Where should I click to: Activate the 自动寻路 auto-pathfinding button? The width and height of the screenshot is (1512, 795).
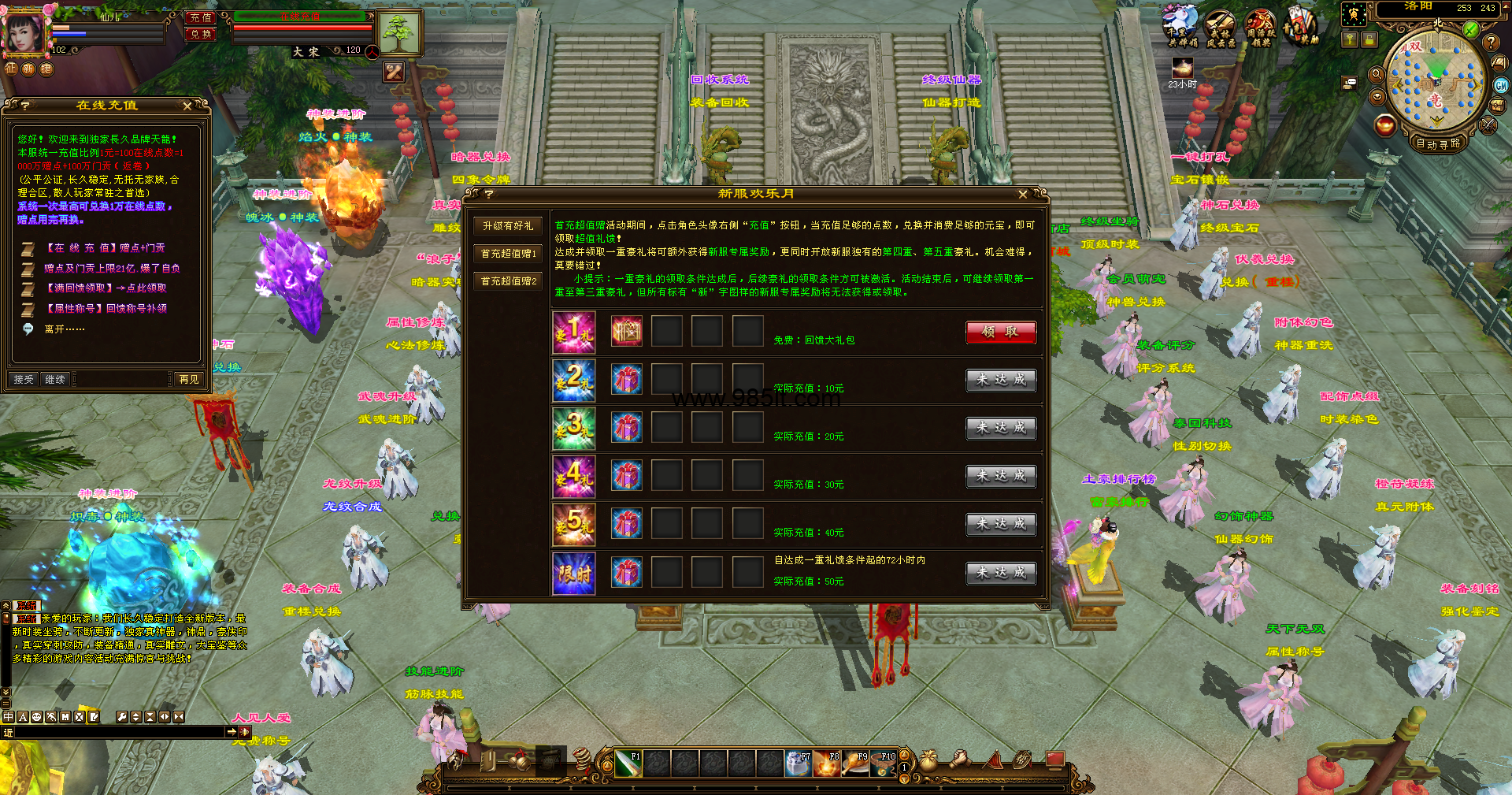coord(1438,143)
